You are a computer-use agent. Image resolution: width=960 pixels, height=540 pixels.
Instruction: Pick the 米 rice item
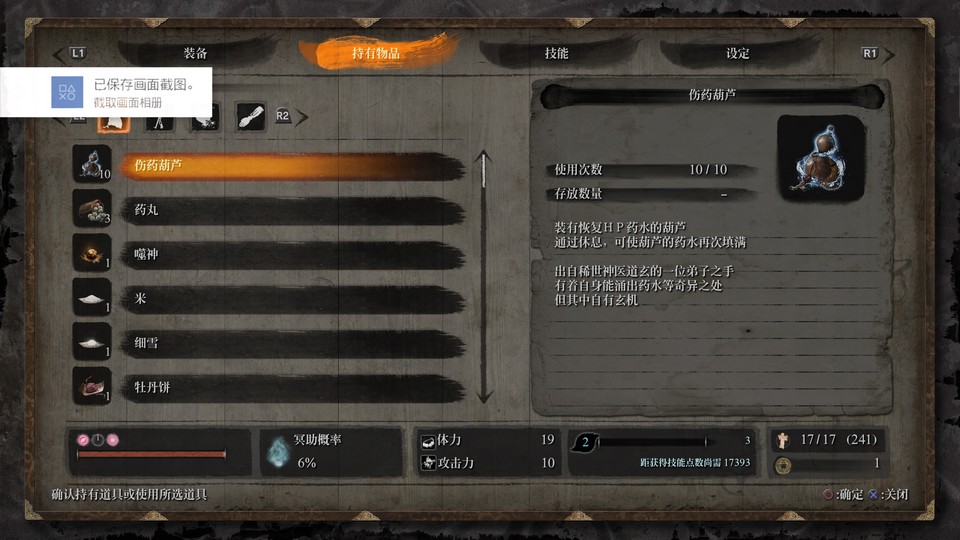(x=290, y=298)
